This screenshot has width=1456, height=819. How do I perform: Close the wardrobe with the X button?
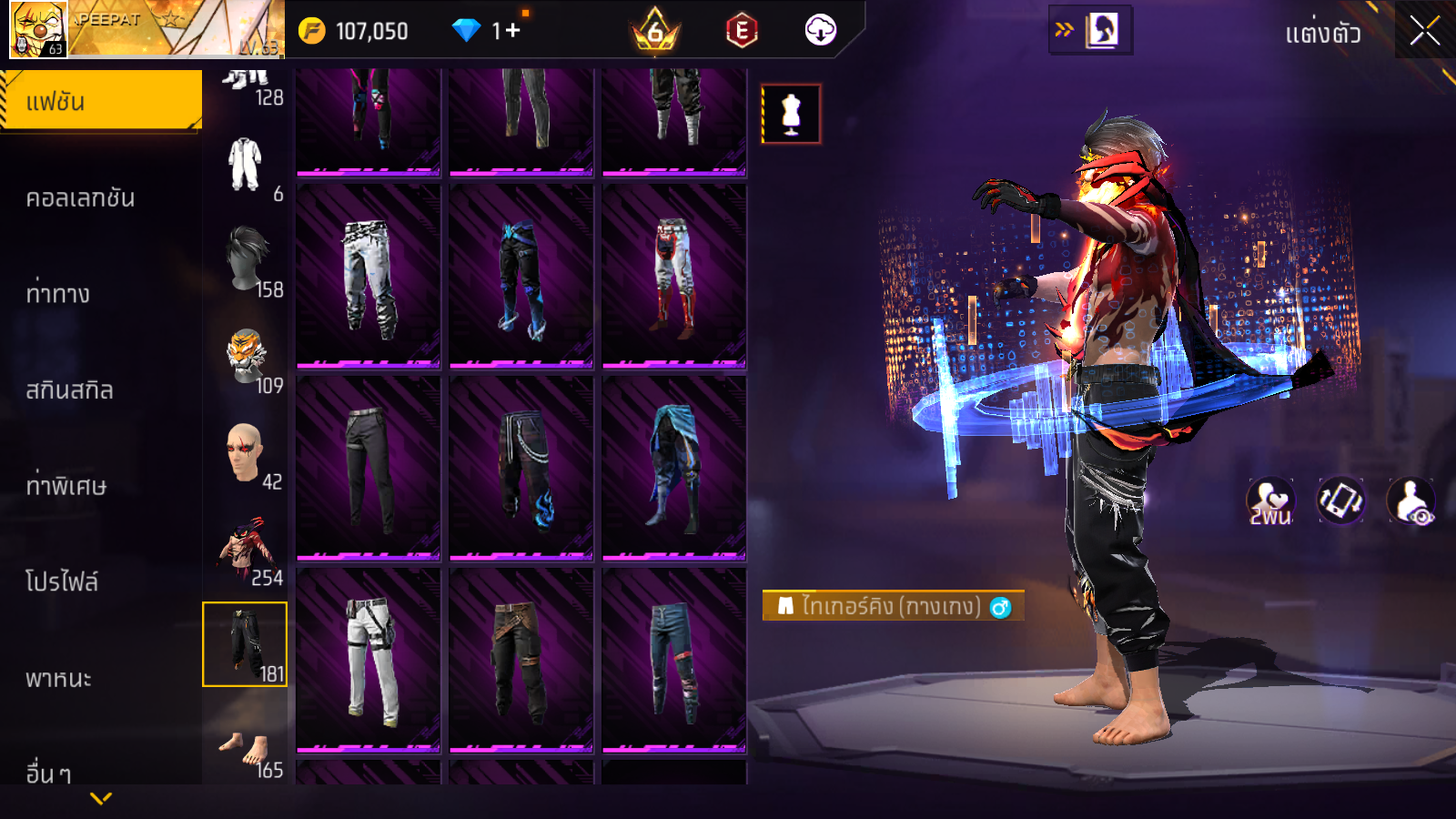coord(1424,32)
